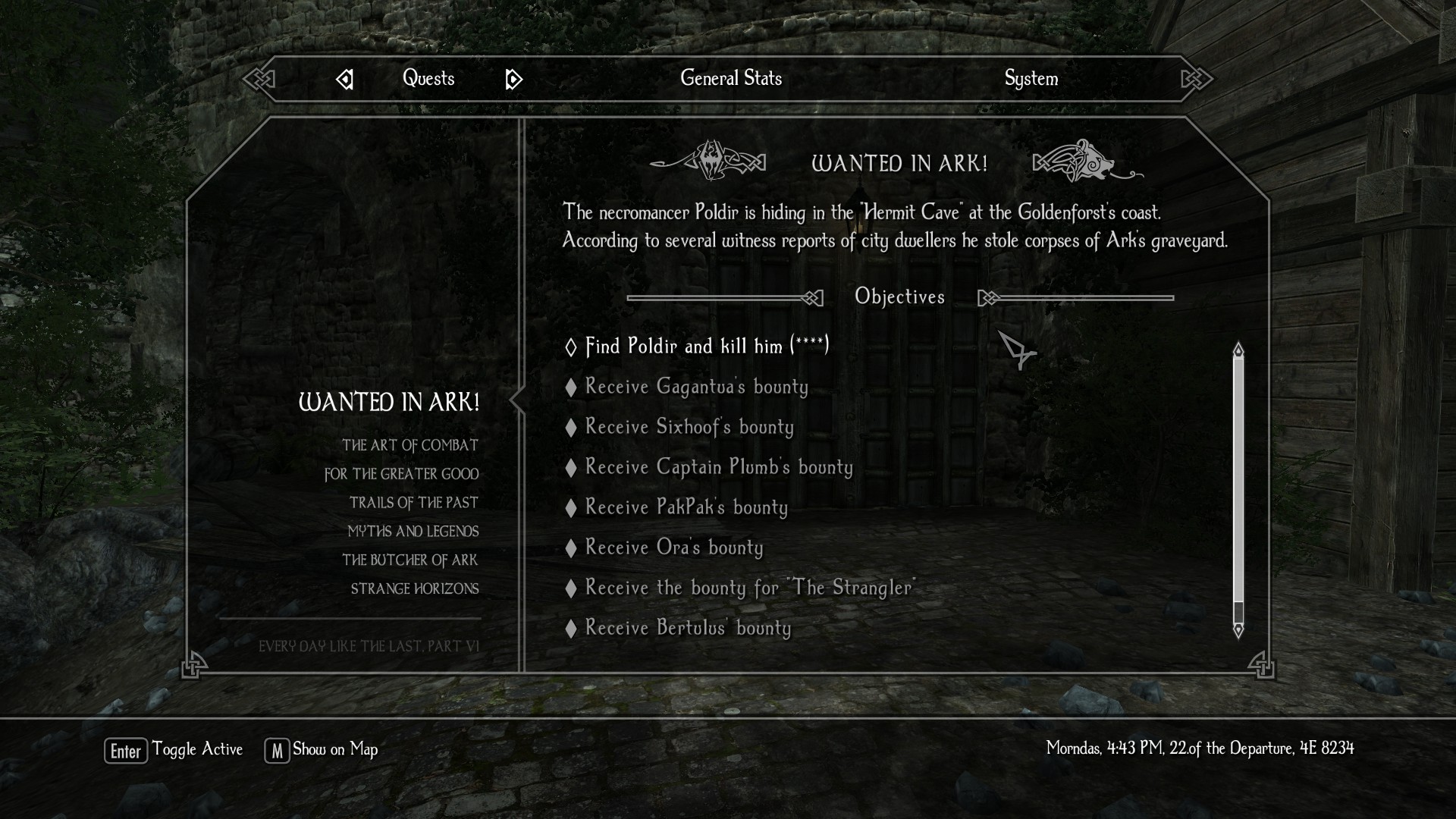Screen dimensions: 1456x819
Task: Select The Art of Combat quest
Action: pos(409,445)
